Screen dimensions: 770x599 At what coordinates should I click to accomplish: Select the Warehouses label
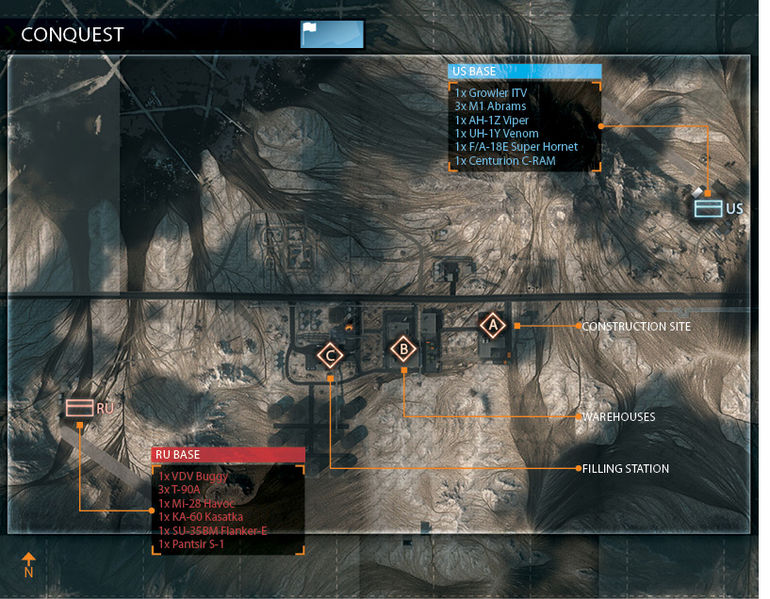618,416
